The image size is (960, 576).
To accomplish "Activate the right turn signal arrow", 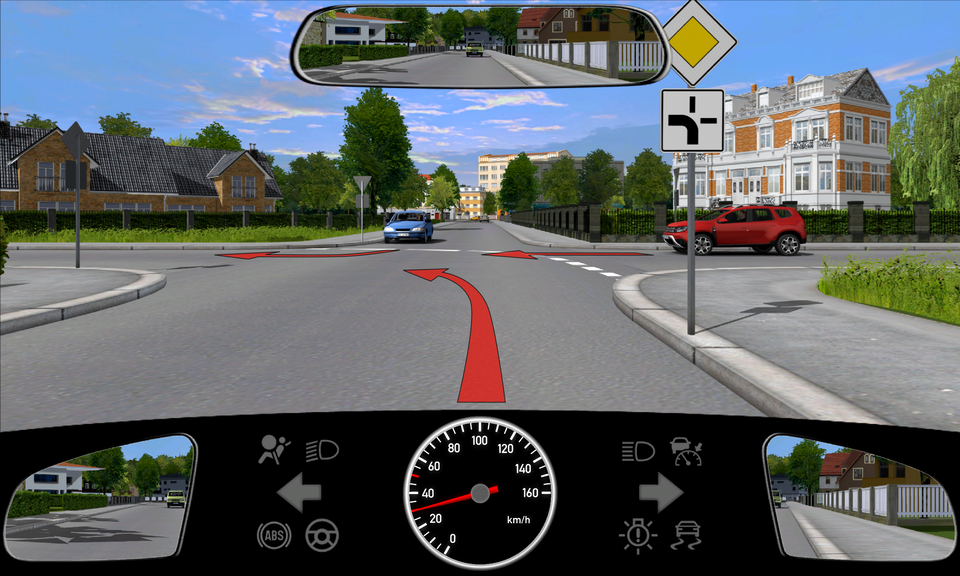I will [x=660, y=492].
